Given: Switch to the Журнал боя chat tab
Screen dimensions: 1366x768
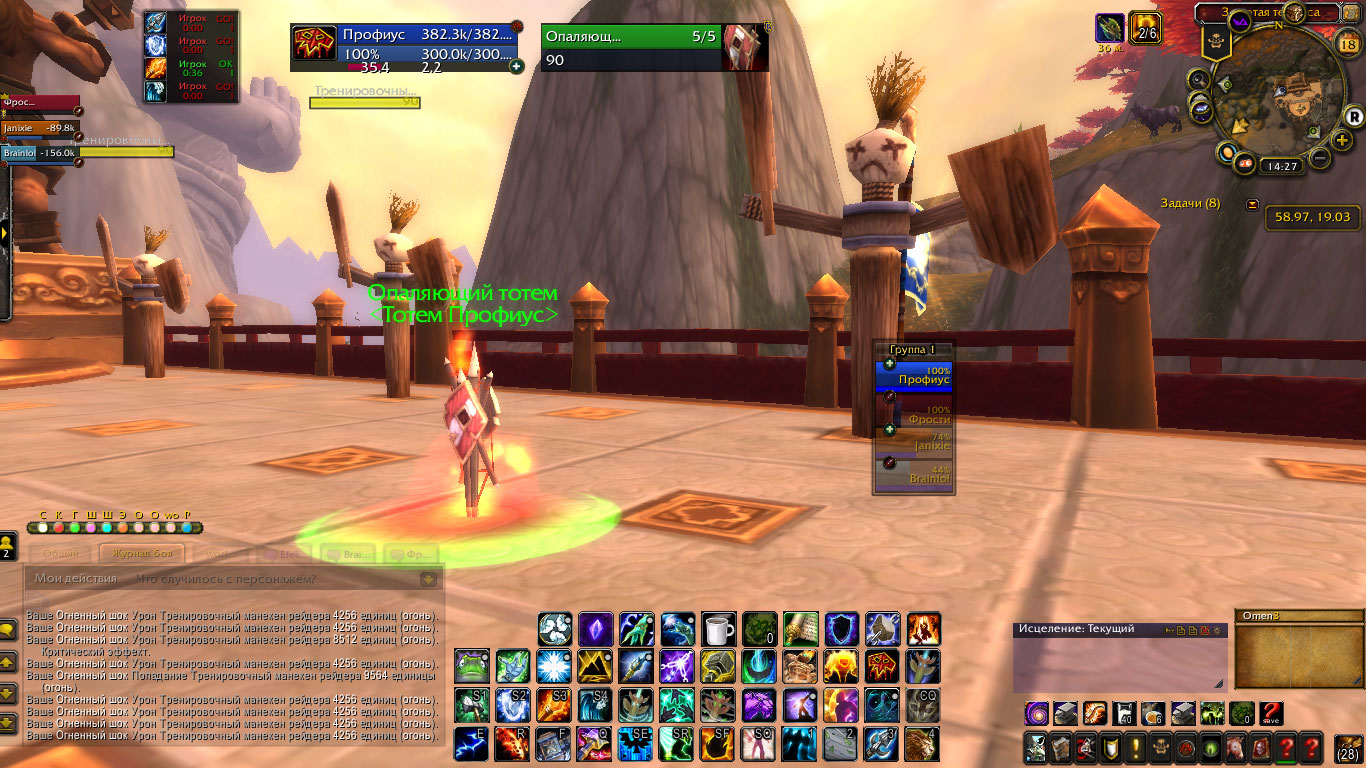Looking at the screenshot, I should tap(140, 553).
